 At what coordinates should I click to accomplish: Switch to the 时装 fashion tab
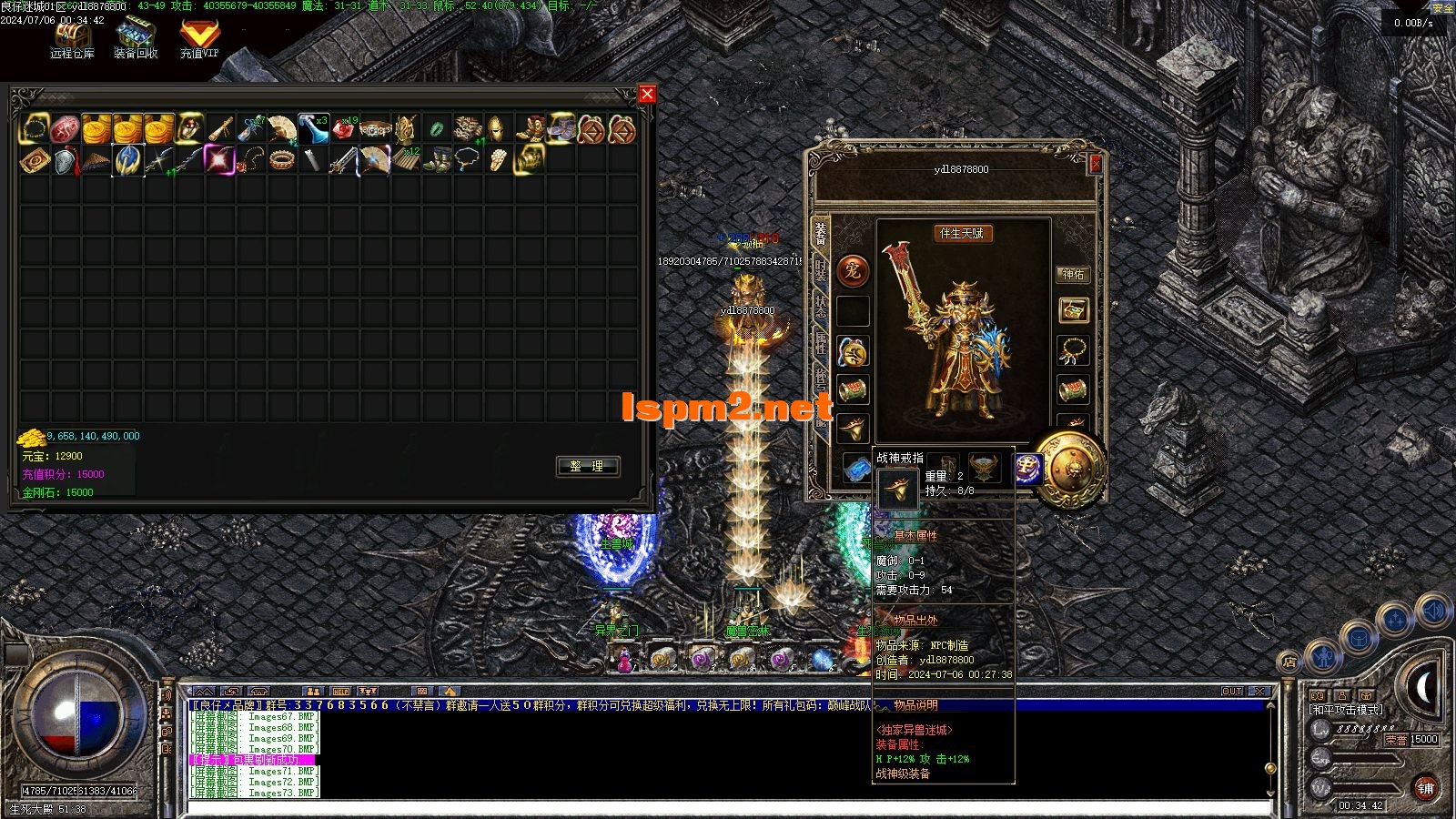[x=821, y=269]
